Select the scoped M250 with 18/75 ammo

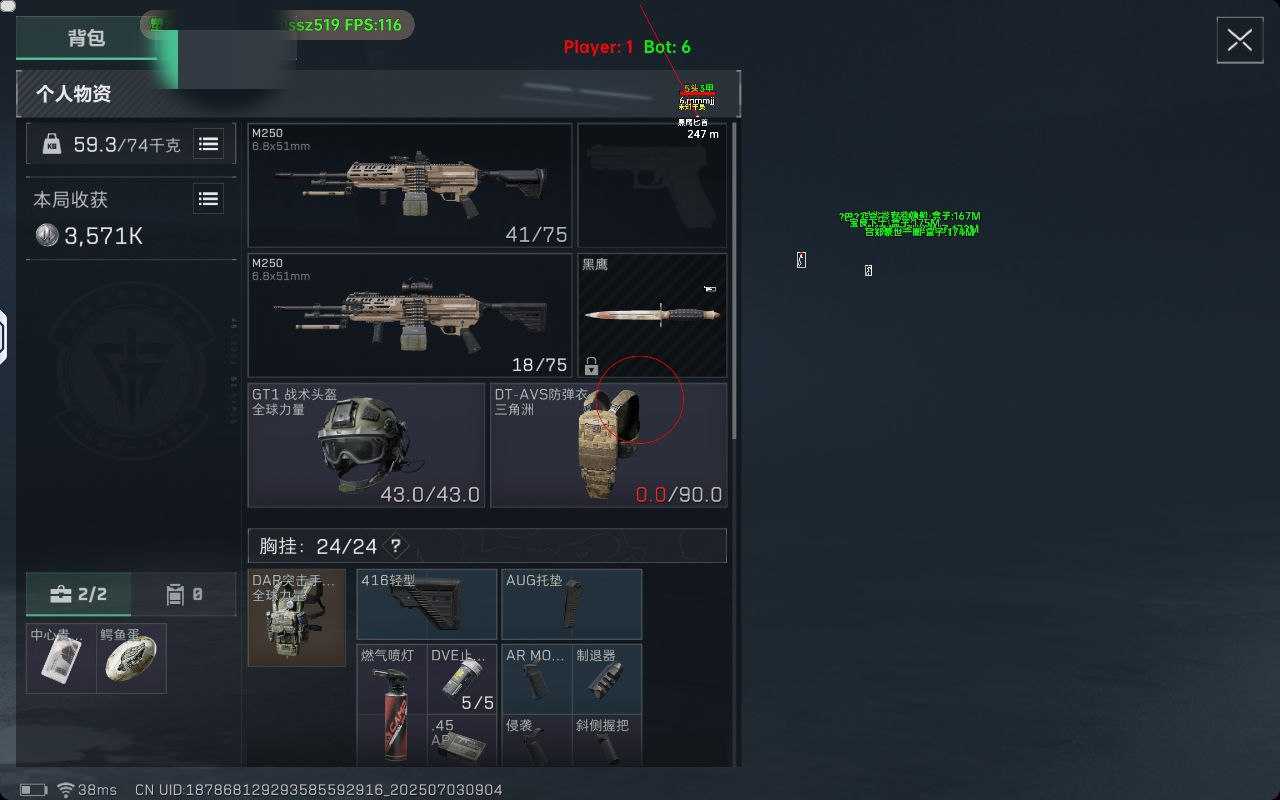(410, 315)
